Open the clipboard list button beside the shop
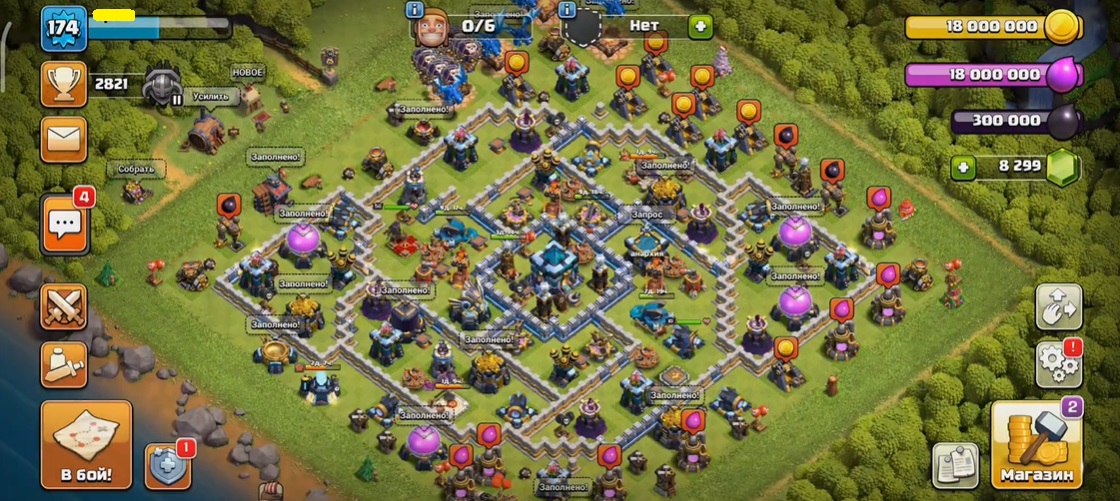Screen dimensions: 1120x501 click(955, 464)
